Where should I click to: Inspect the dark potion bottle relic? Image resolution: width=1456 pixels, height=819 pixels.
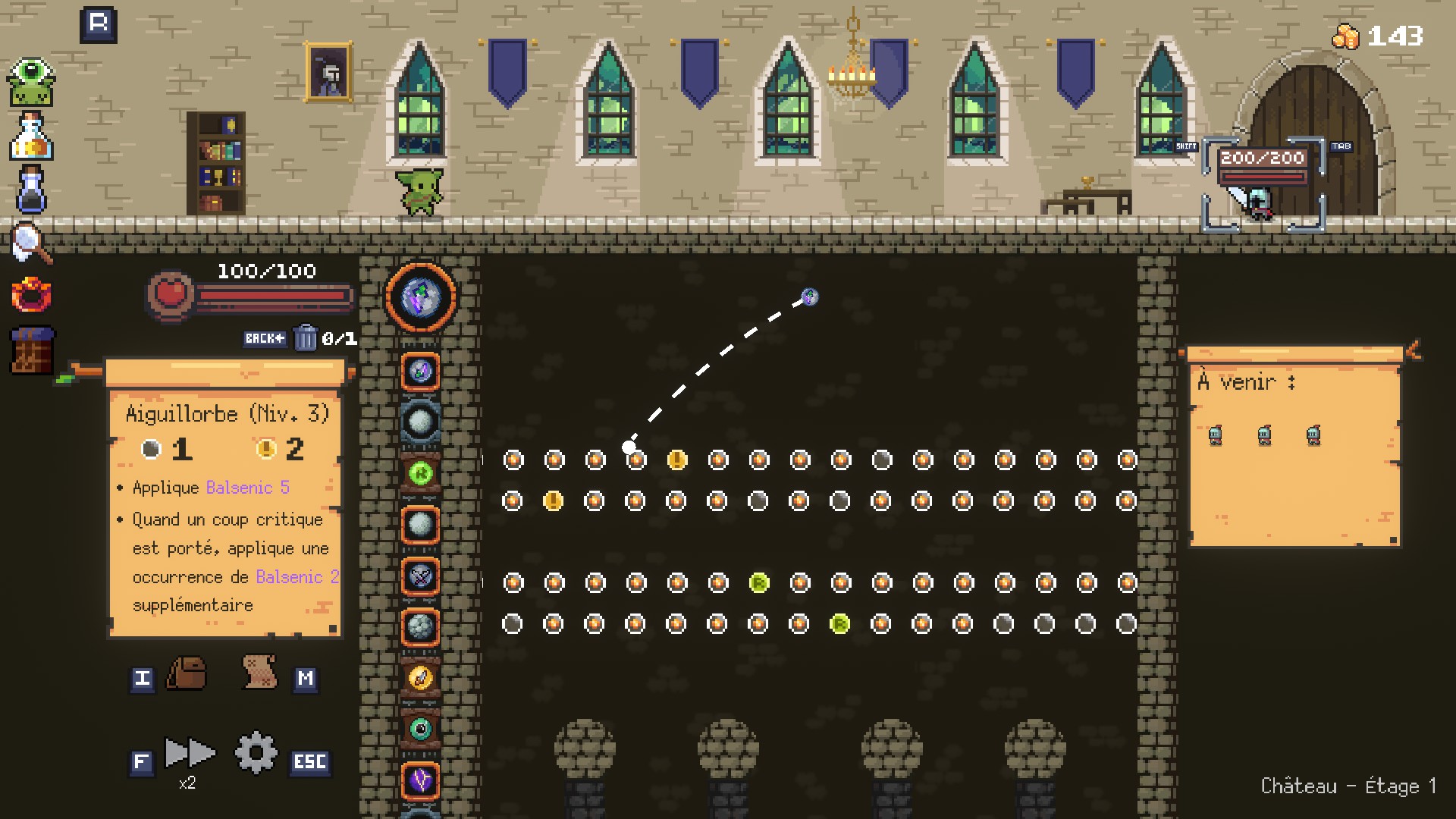(x=31, y=190)
